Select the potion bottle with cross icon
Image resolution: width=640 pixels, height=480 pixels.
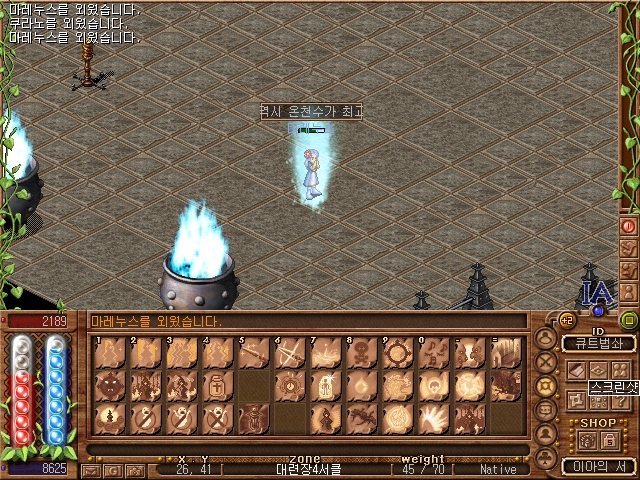(x=217, y=385)
